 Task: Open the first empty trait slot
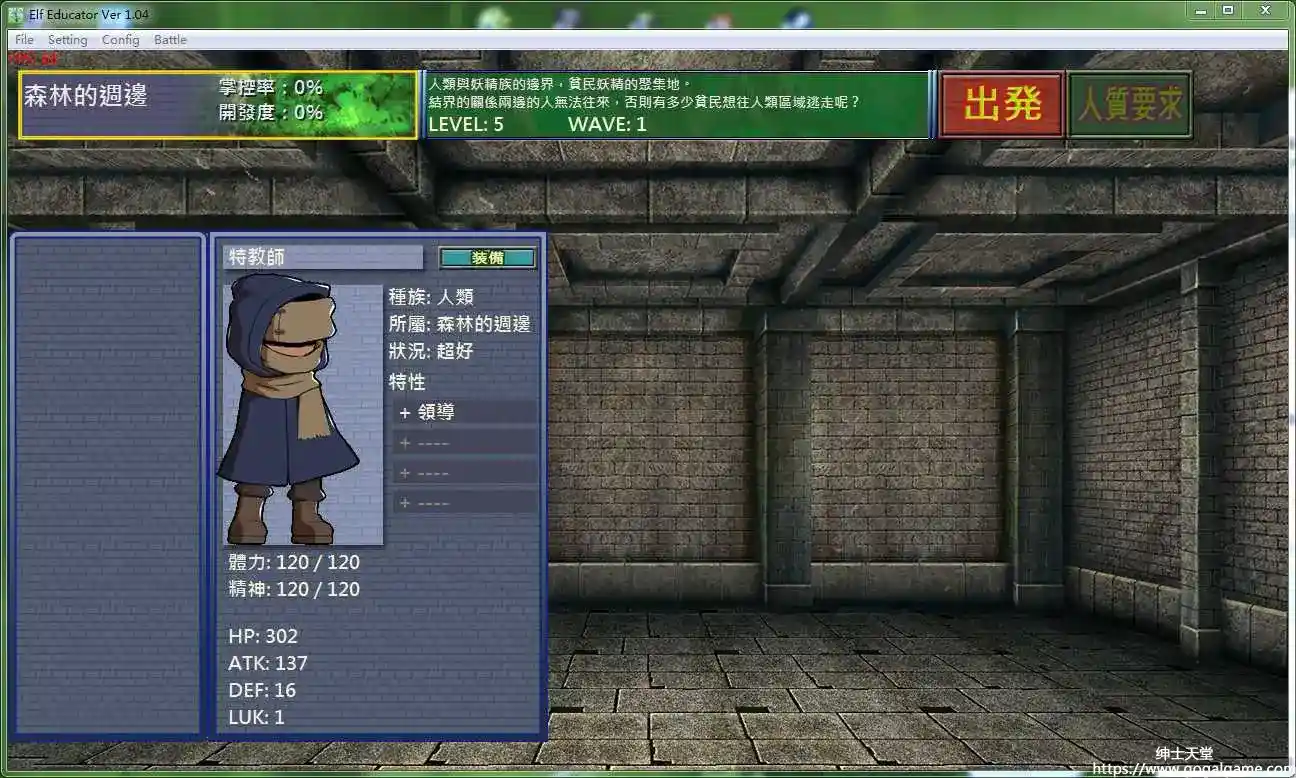(463, 441)
